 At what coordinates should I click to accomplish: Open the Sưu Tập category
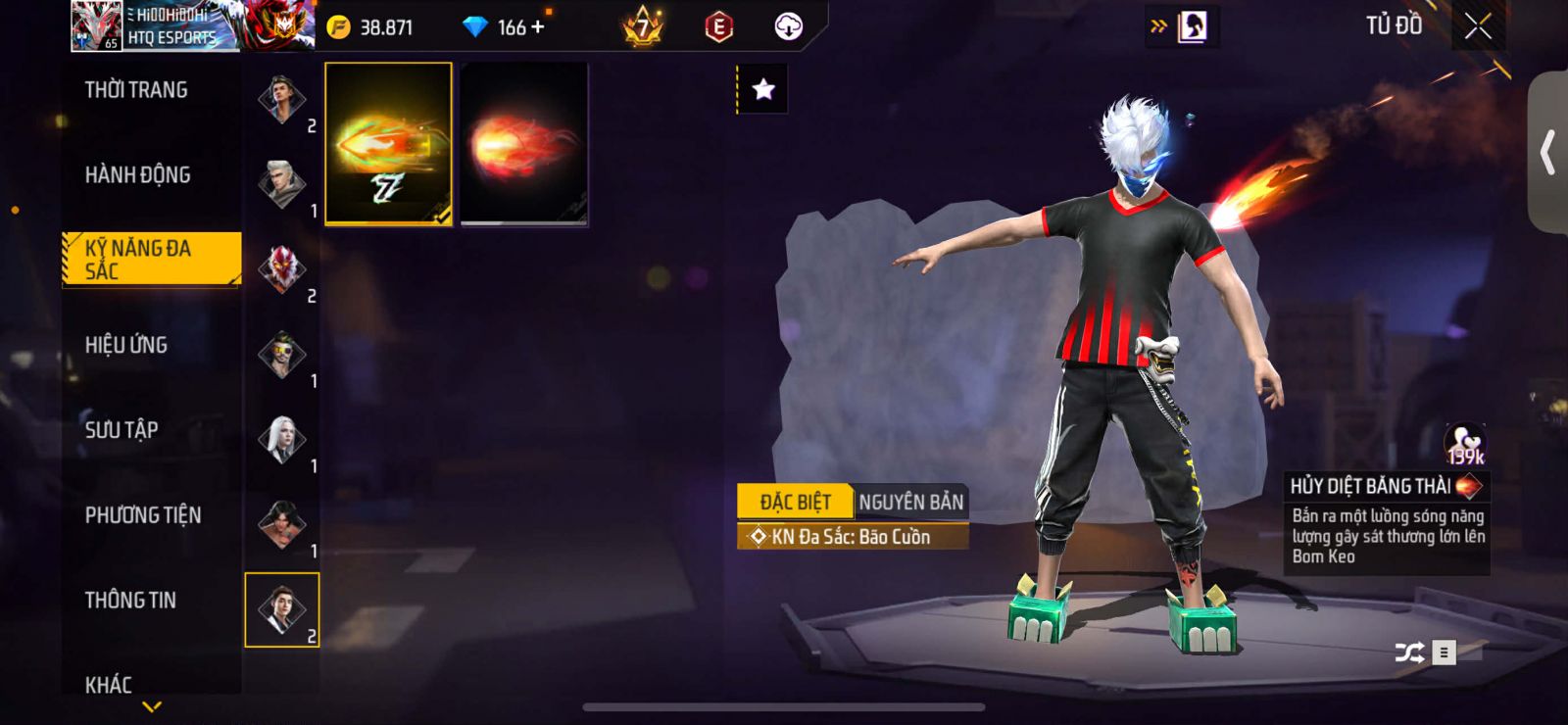122,430
